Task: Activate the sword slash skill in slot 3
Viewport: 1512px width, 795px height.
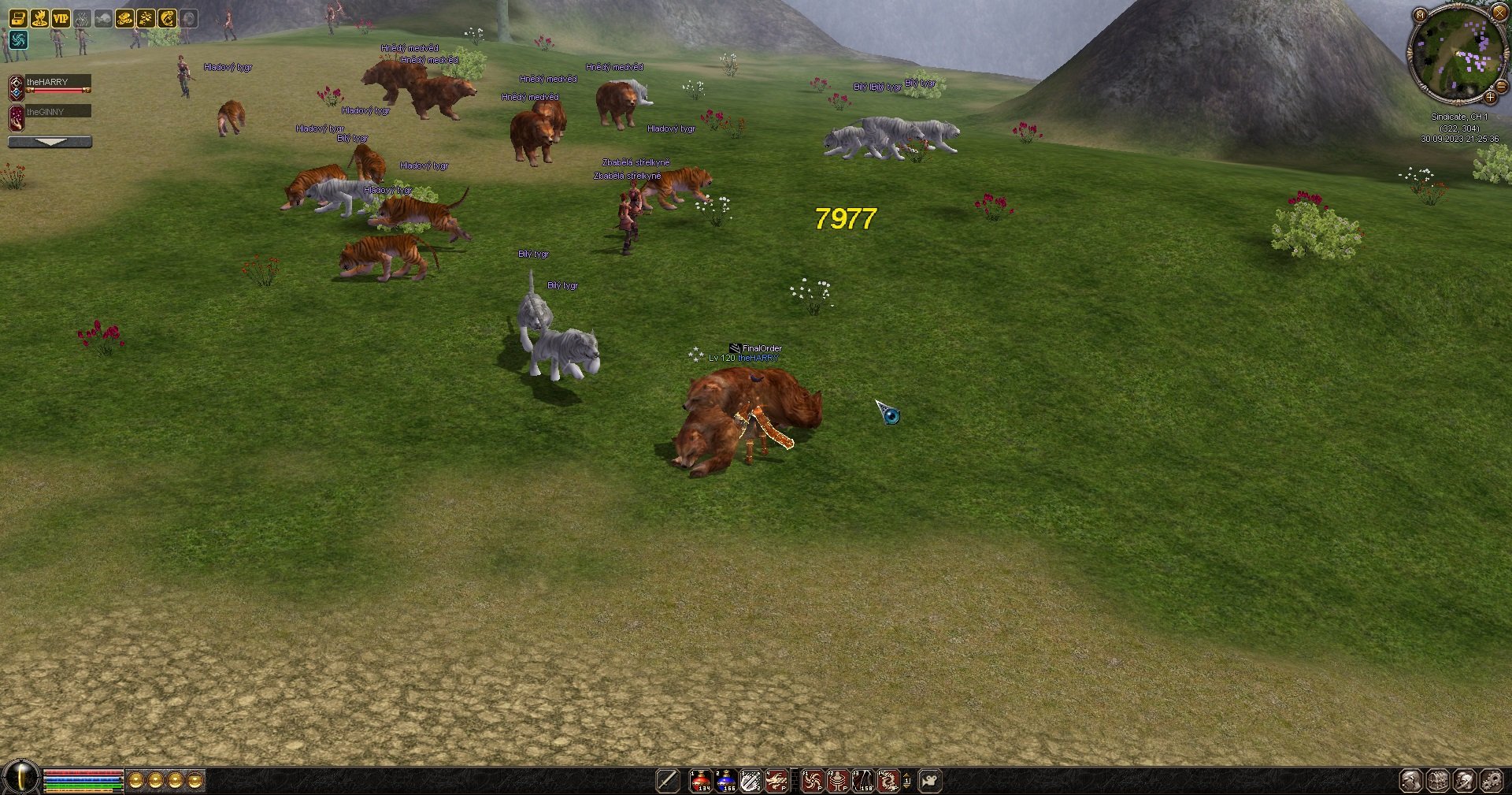Action: point(750,780)
